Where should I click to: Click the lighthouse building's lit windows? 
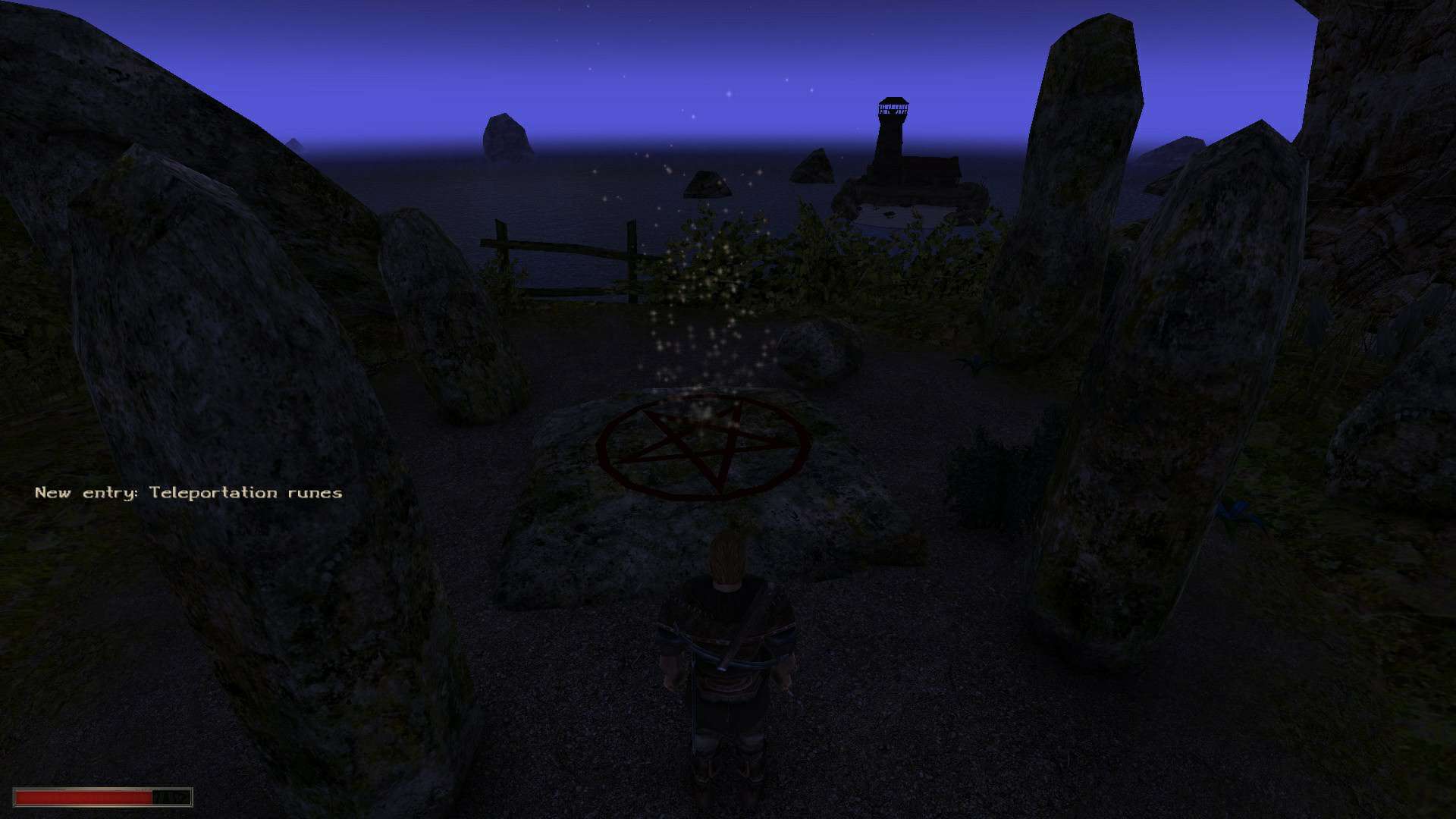click(x=895, y=106)
